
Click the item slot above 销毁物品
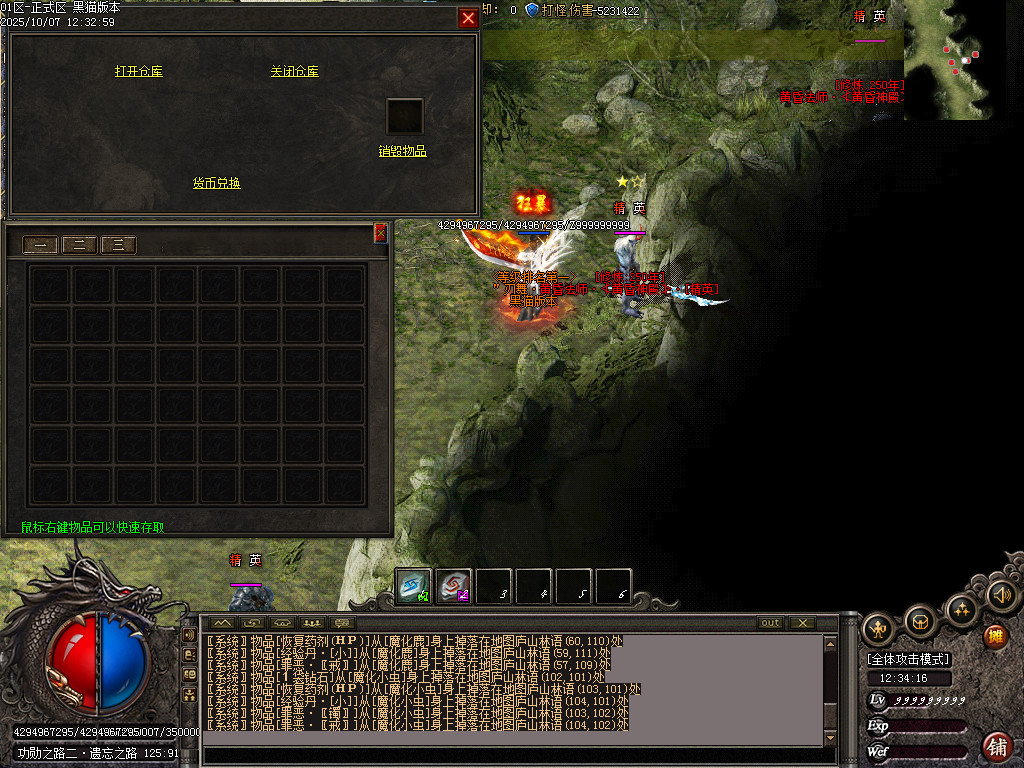405,116
